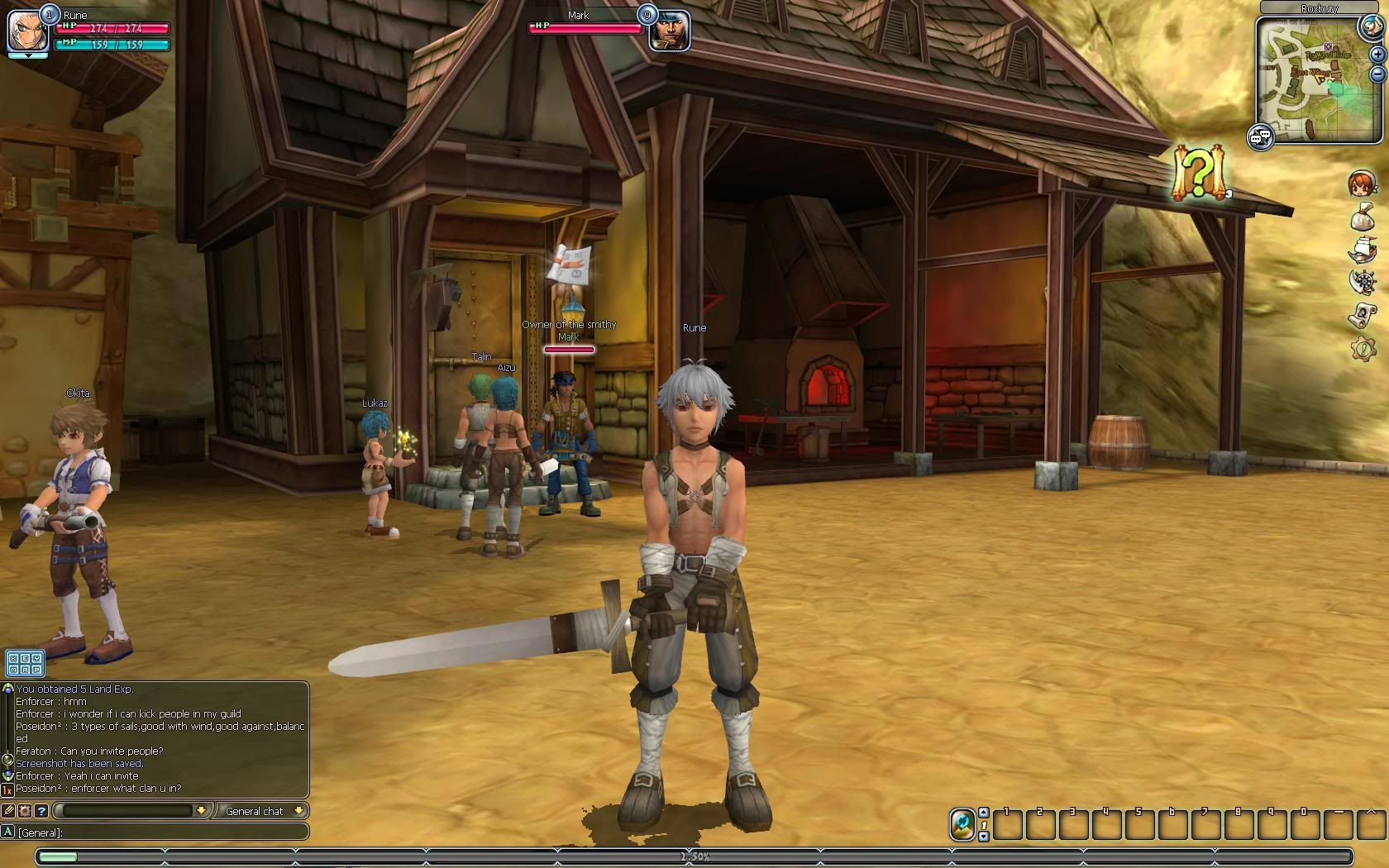Open the General chat channel dropdown
Viewport: 1389px width, 868px height.
[x=261, y=811]
